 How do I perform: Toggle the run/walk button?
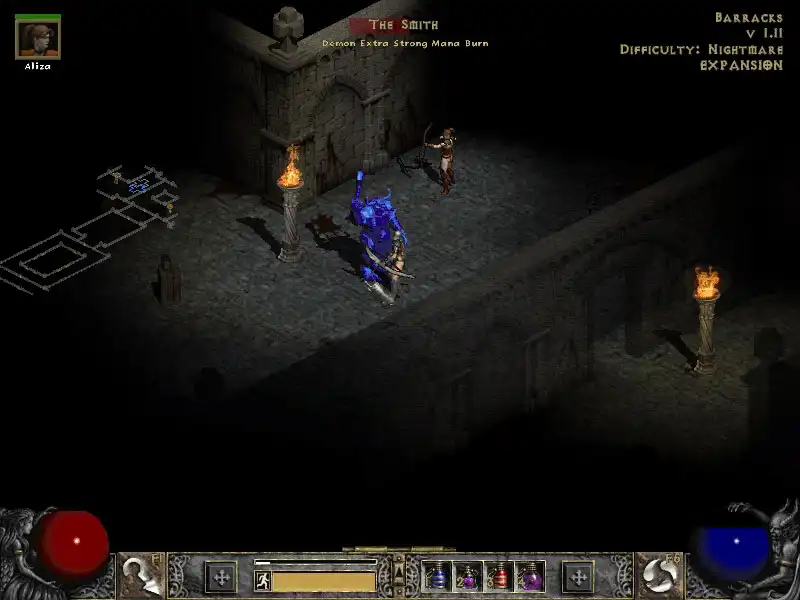pyautogui.click(x=263, y=580)
